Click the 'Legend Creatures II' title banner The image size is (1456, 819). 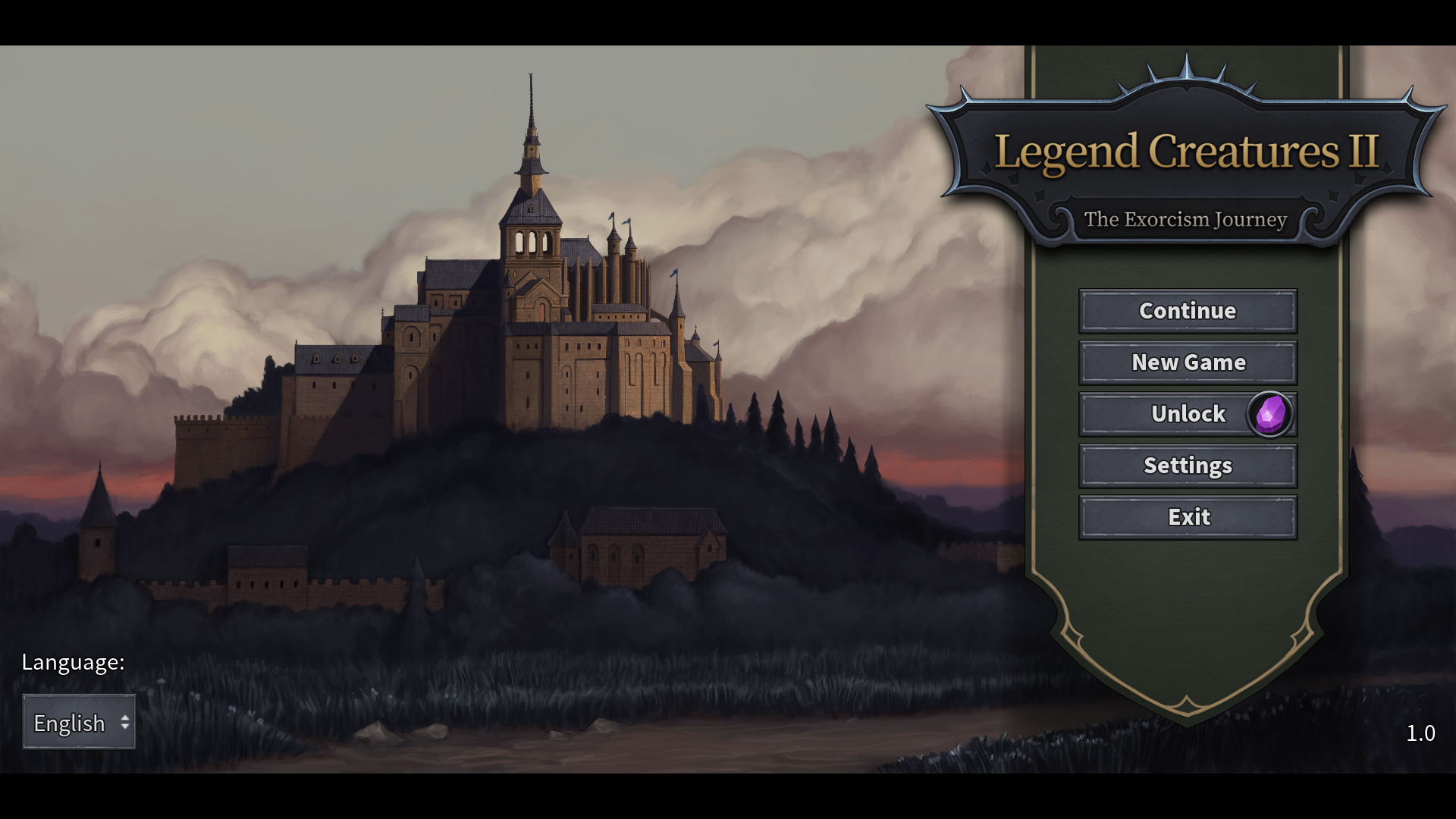coord(1189,152)
